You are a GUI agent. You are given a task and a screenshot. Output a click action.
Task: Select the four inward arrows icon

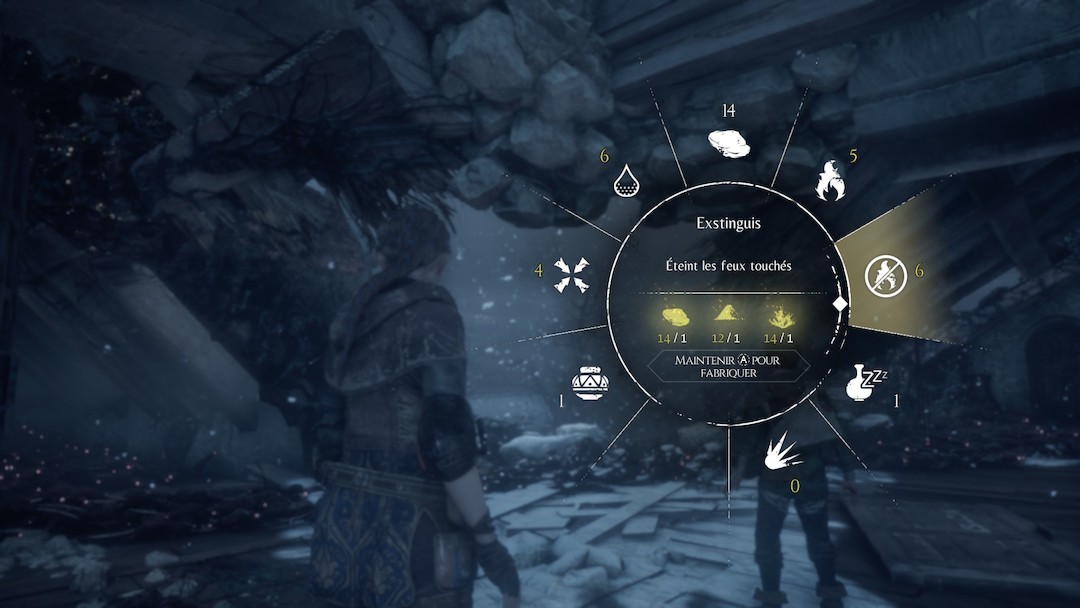point(571,275)
